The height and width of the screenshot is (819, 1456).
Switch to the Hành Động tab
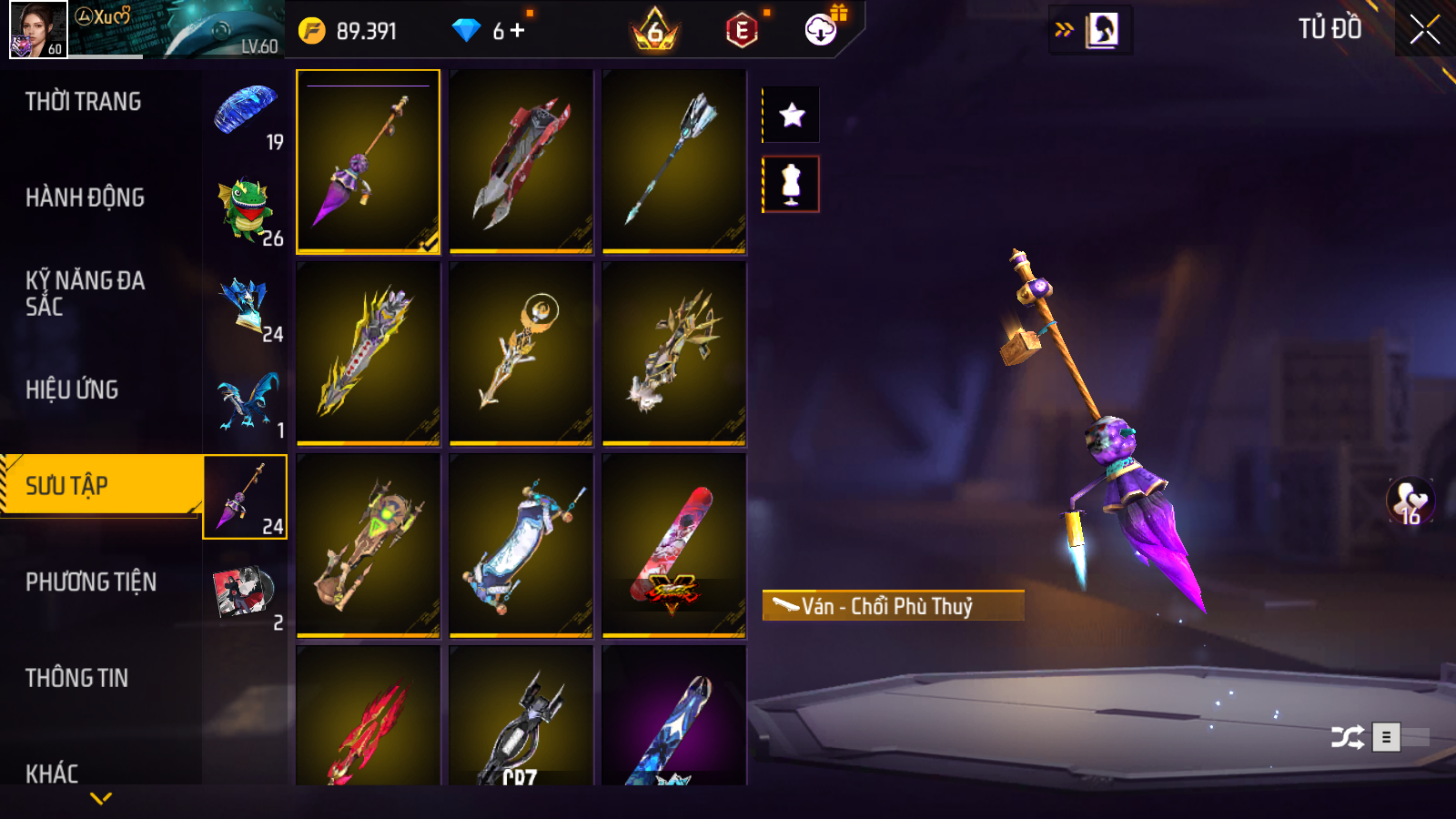click(x=85, y=197)
